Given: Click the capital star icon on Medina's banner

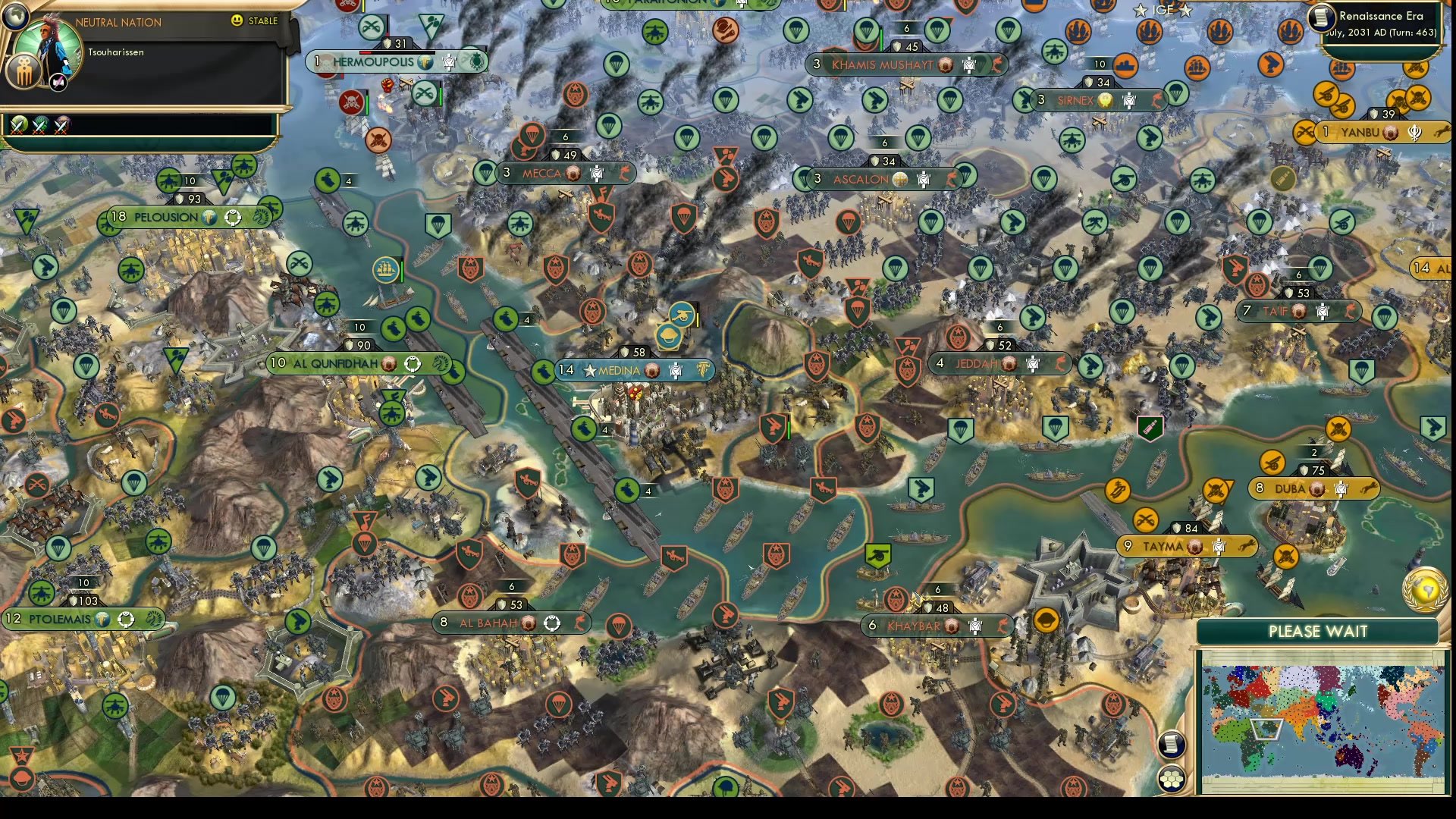Looking at the screenshot, I should pyautogui.click(x=590, y=370).
